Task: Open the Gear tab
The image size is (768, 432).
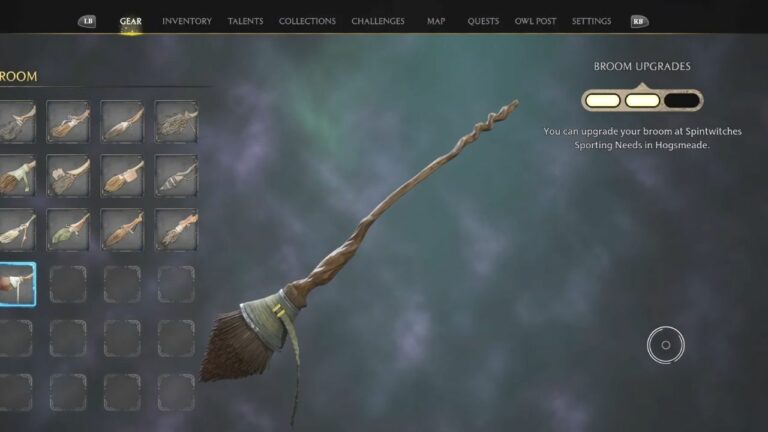Action: [x=130, y=21]
